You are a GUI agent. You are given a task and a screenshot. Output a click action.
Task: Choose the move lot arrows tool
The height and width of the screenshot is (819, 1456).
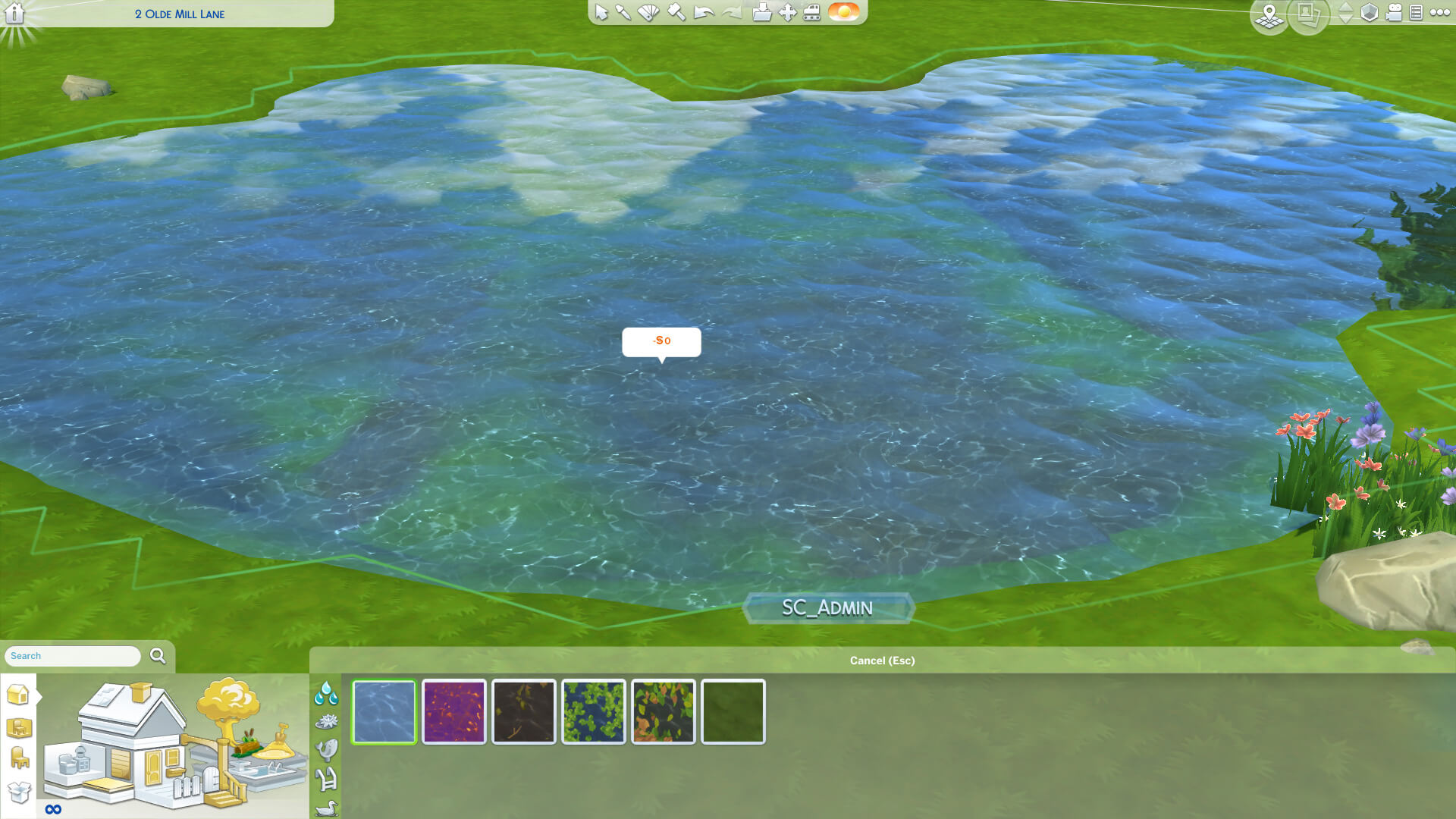787,13
